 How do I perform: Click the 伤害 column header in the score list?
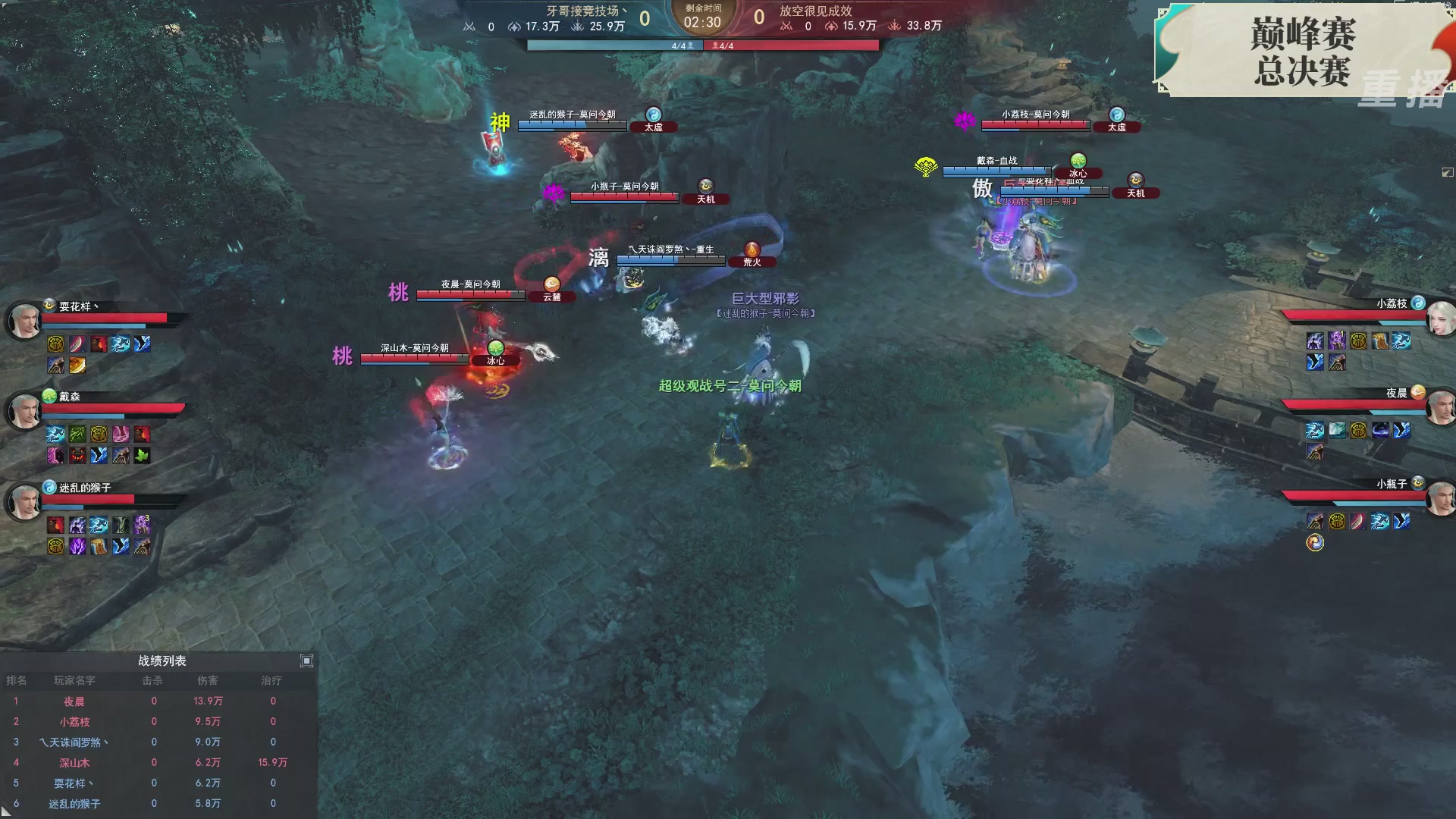click(208, 680)
